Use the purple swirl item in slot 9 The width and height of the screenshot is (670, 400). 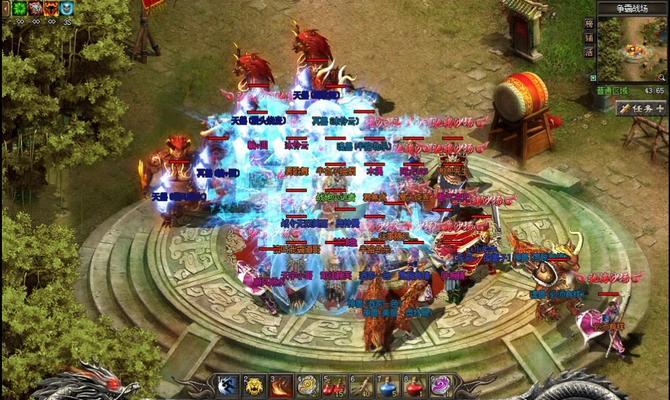pos(442,386)
